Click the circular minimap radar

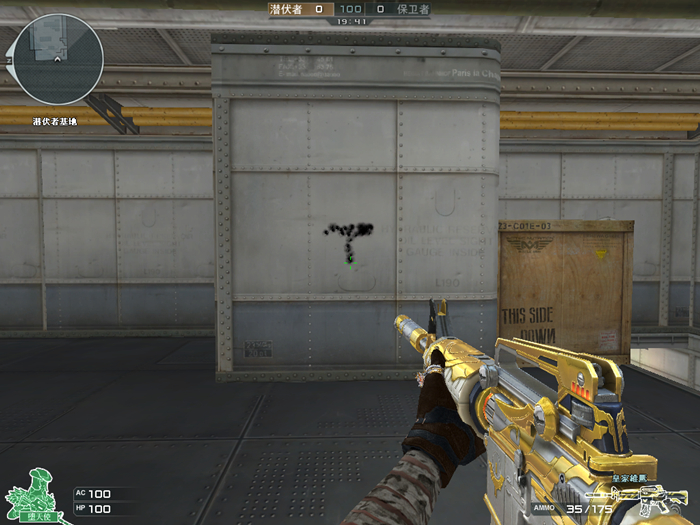[59, 59]
